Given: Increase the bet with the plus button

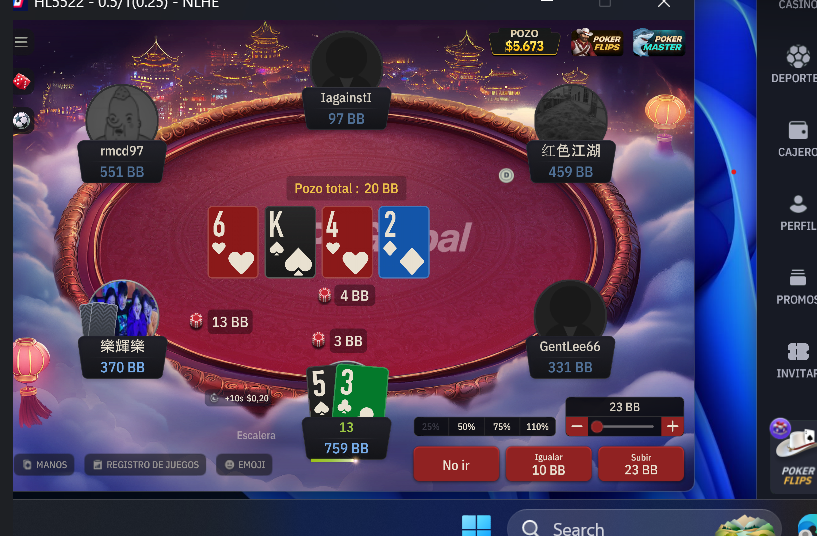Looking at the screenshot, I should click(x=672, y=426).
